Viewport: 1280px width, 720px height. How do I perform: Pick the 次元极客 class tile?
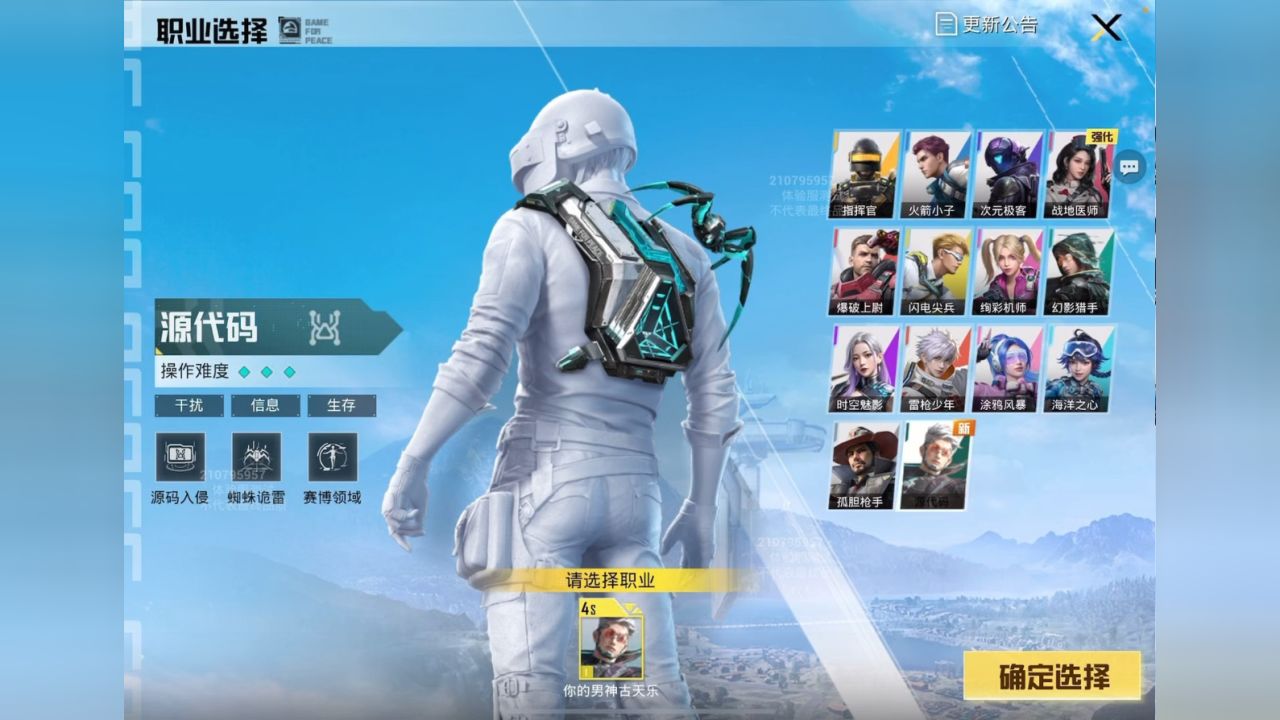pos(1007,174)
